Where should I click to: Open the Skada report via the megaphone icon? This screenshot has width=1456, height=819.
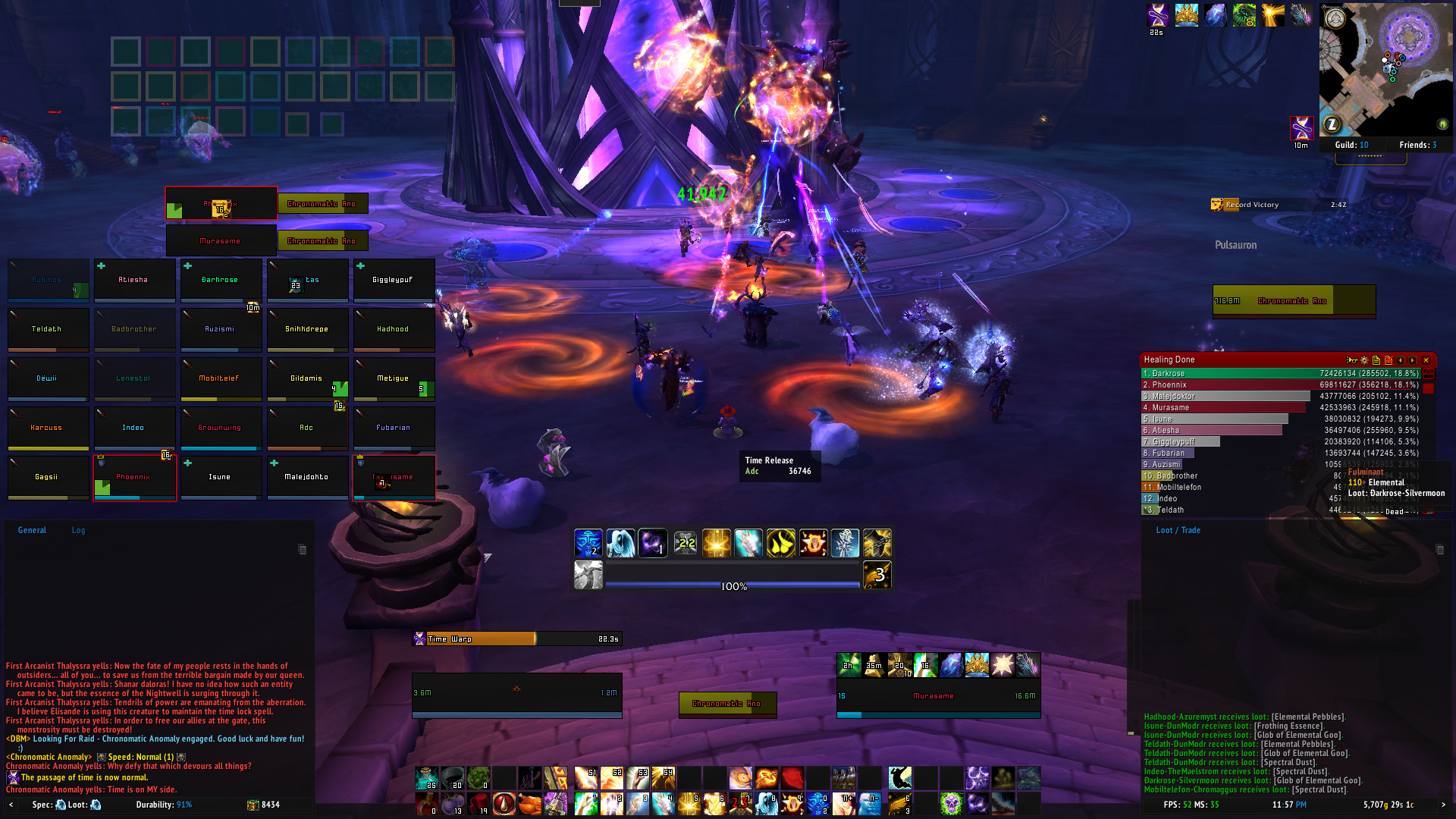tap(1351, 360)
